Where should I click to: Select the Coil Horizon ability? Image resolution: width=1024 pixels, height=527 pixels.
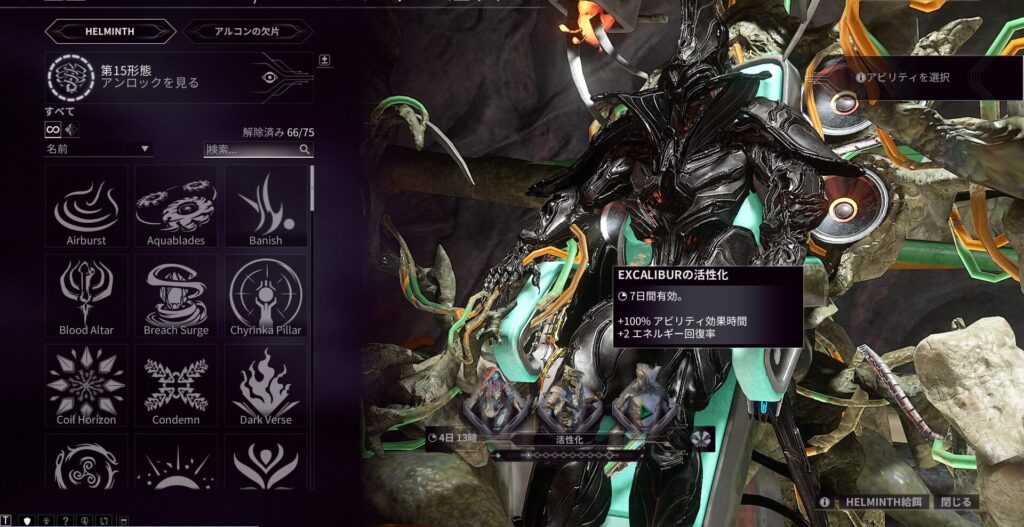[86, 386]
